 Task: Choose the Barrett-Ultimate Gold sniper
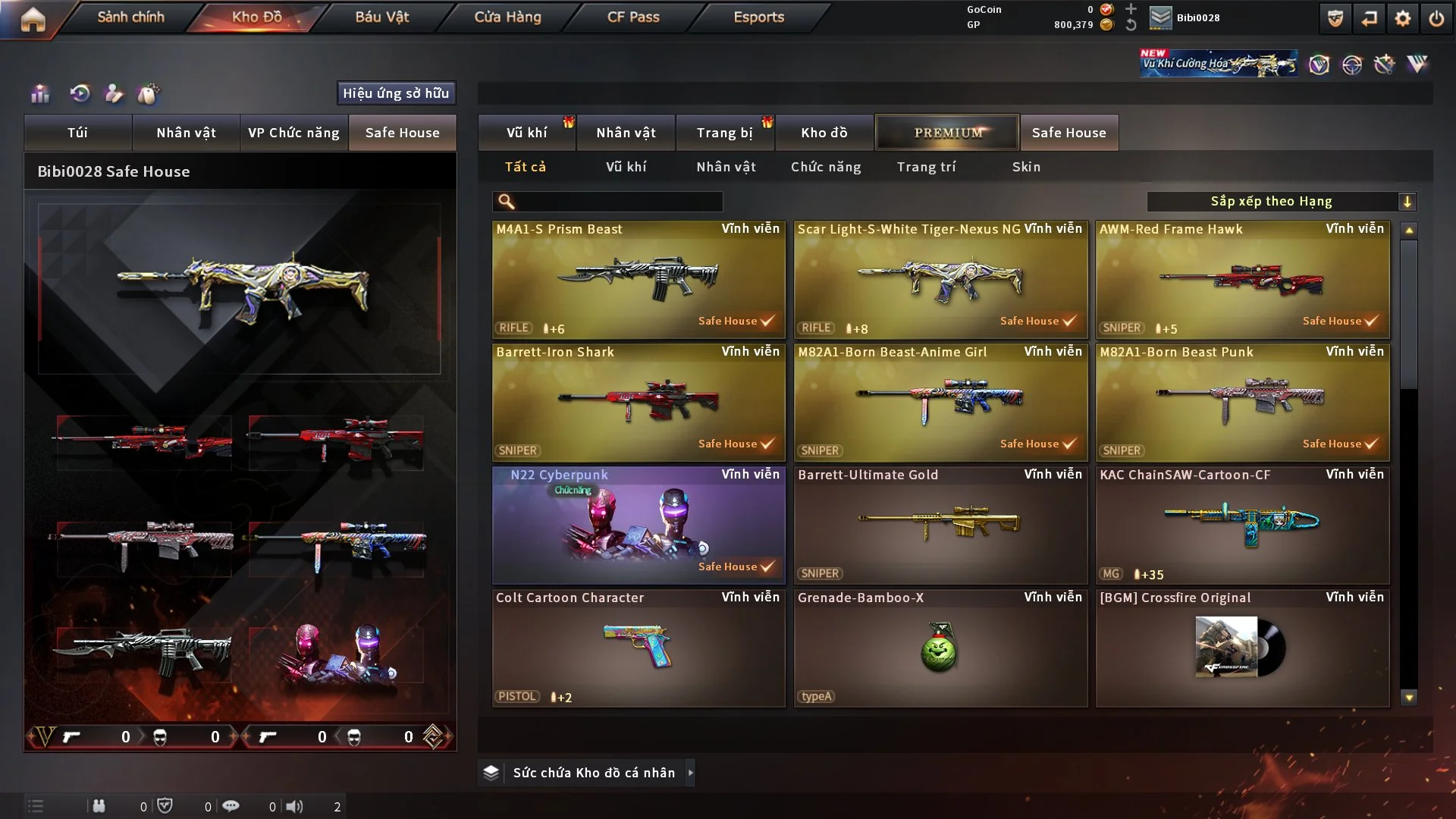pyautogui.click(x=940, y=525)
